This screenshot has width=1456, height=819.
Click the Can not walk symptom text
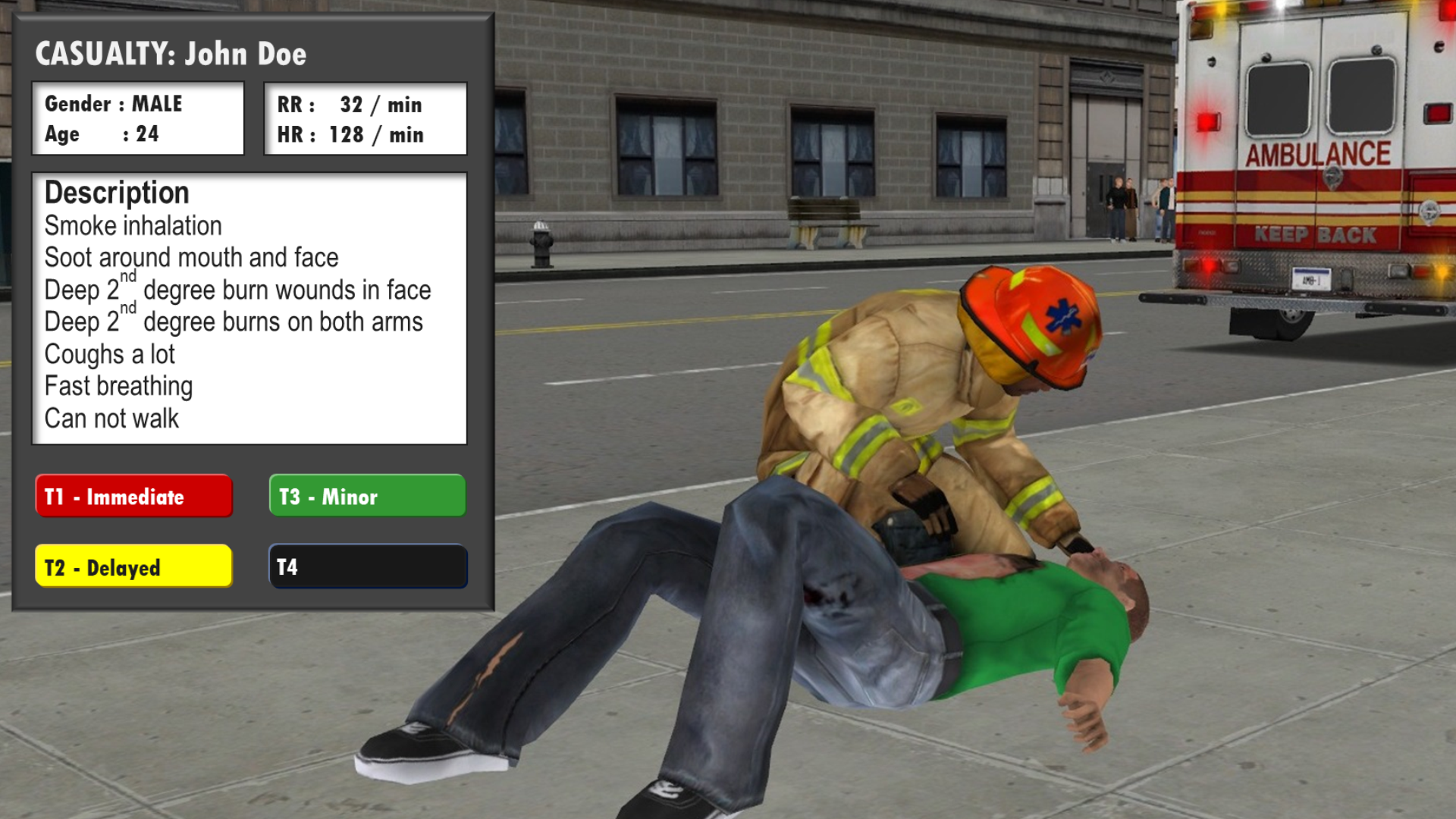(x=111, y=417)
